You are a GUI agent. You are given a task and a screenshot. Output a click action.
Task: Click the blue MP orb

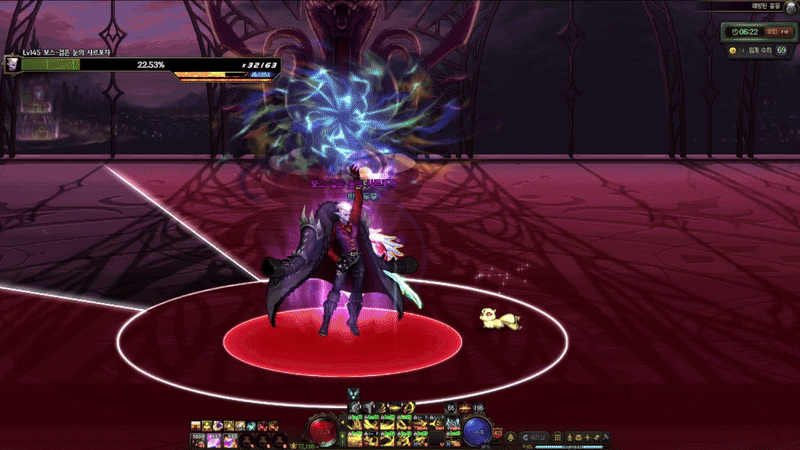tap(476, 432)
